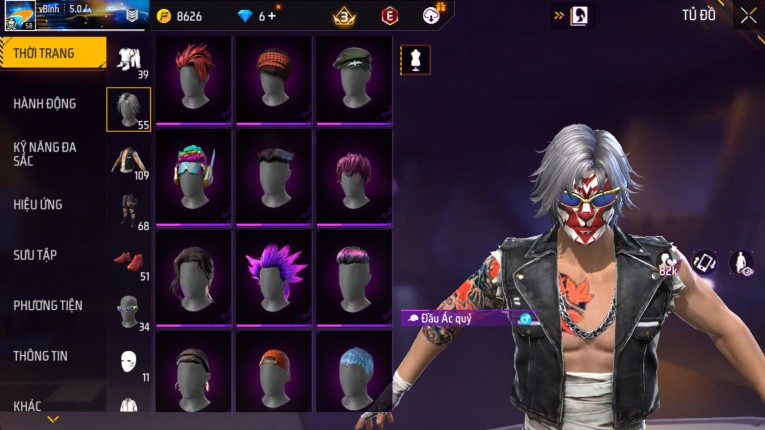Pick the red shoes subcategory
Viewport: 765px width, 430px height.
(x=128, y=262)
